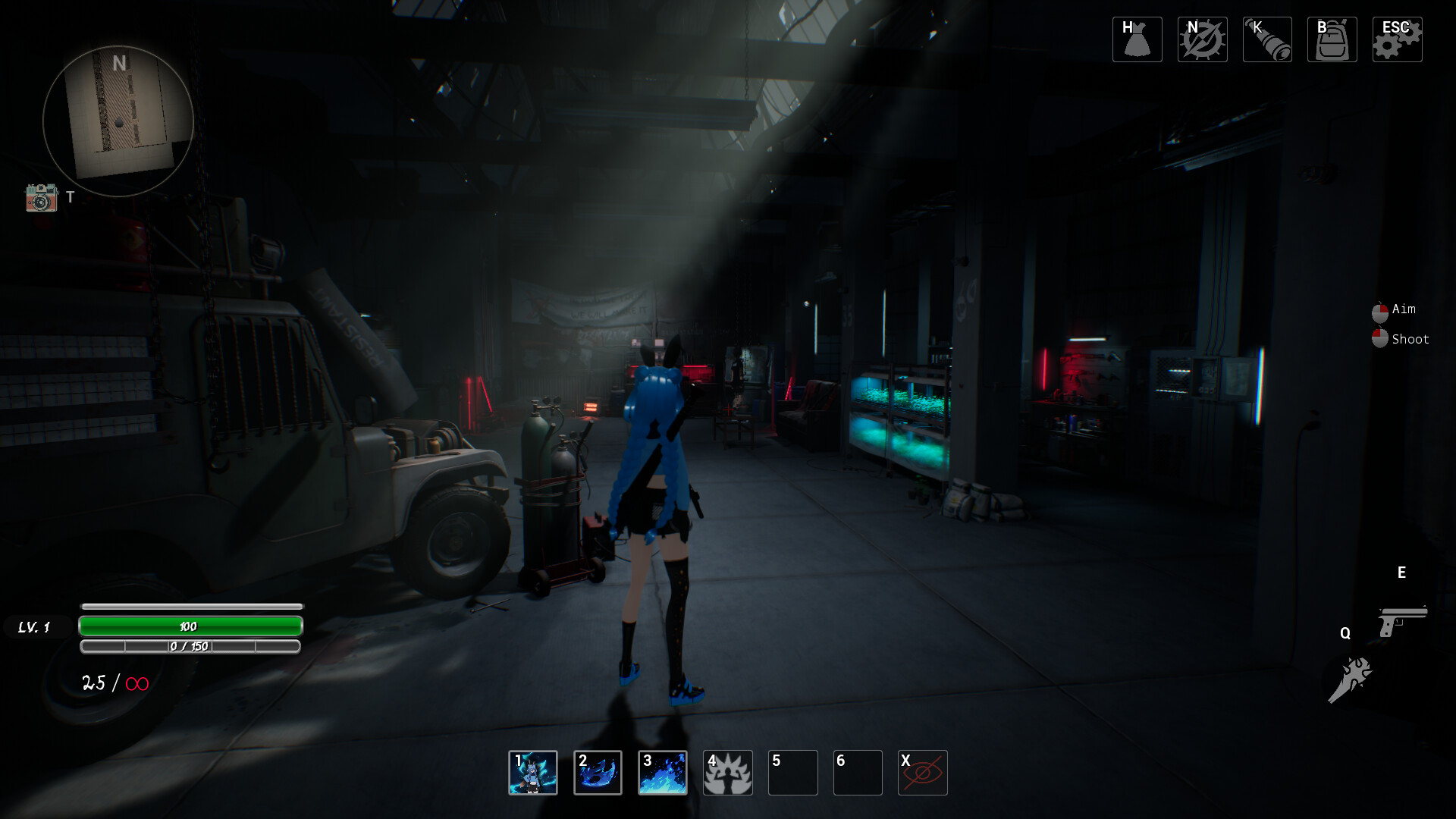Toggle the flashlight icon
This screenshot has height=819, width=1456.
[1267, 39]
